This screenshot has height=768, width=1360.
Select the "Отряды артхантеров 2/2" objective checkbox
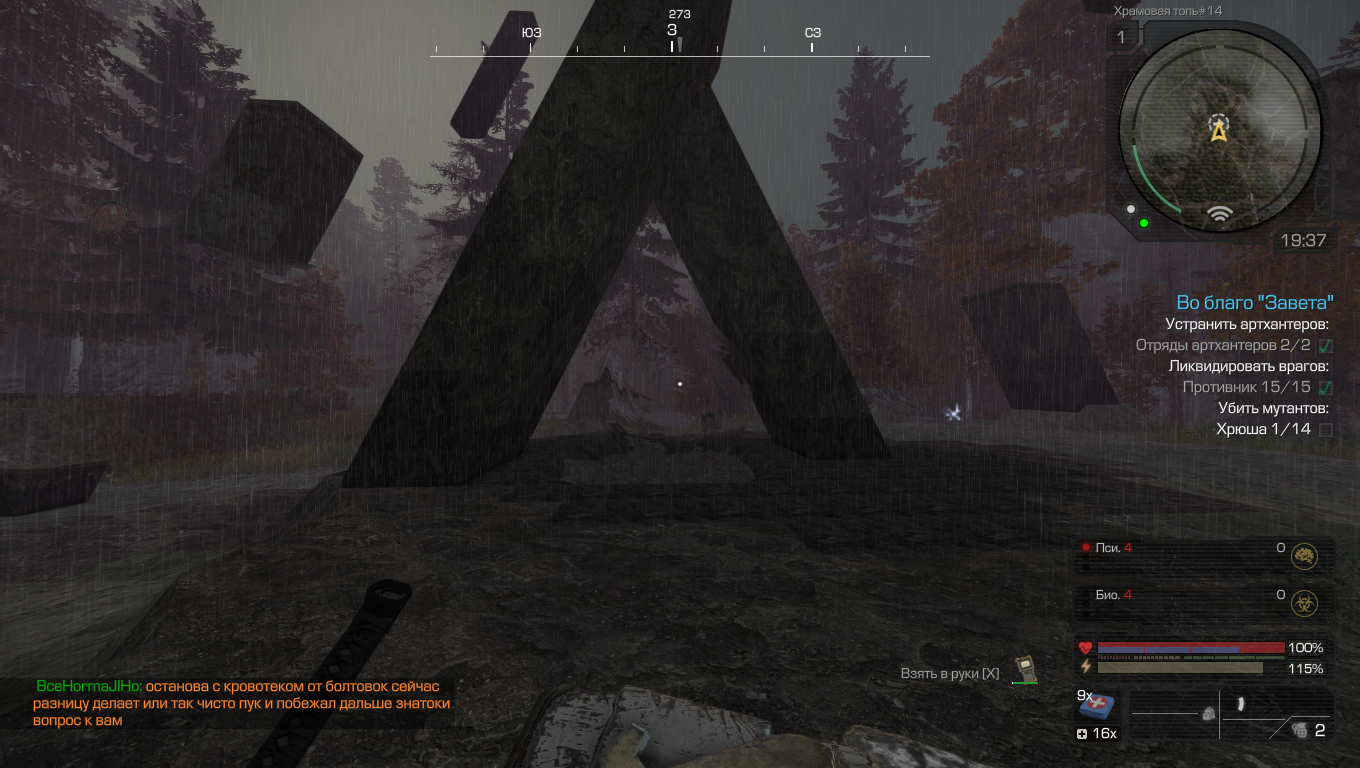click(1326, 346)
